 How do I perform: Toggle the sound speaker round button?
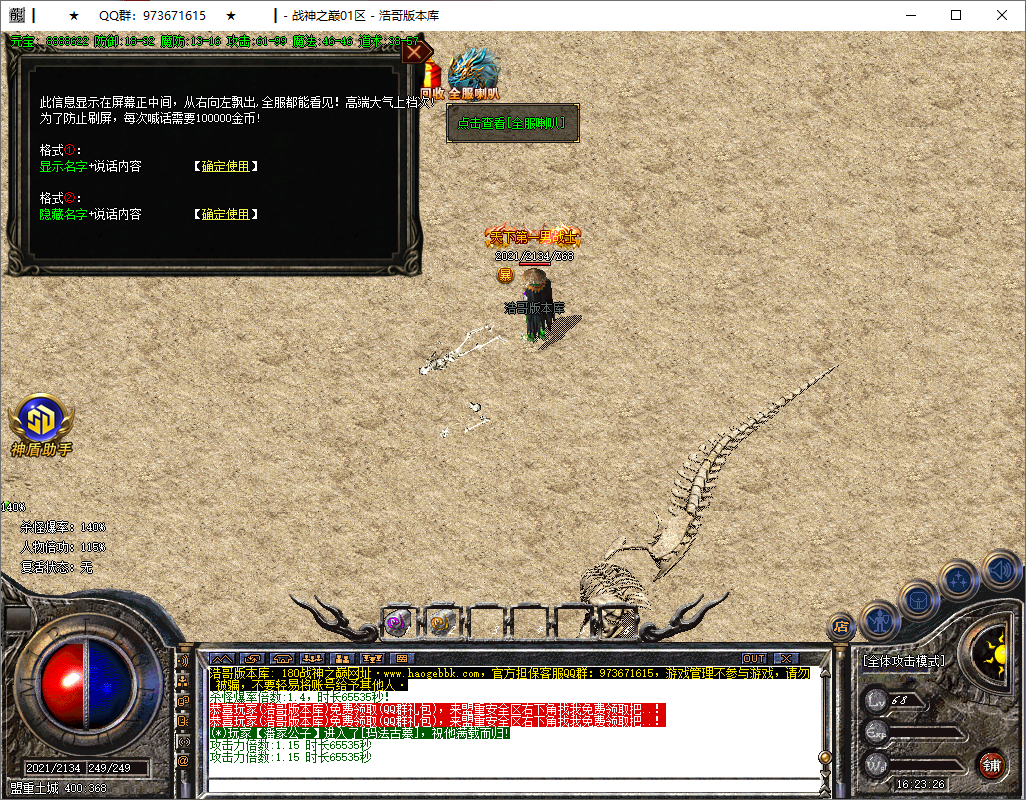1000,570
